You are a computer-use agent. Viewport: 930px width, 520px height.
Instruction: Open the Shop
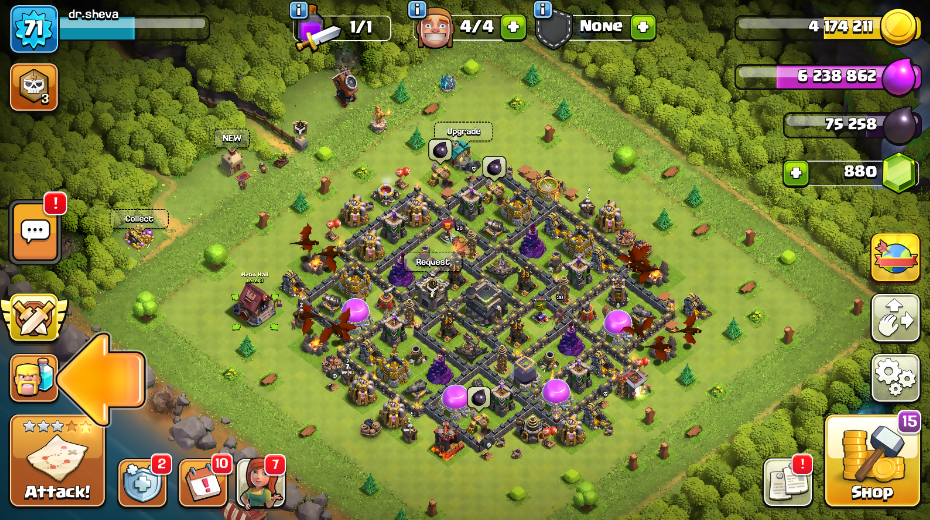point(871,461)
